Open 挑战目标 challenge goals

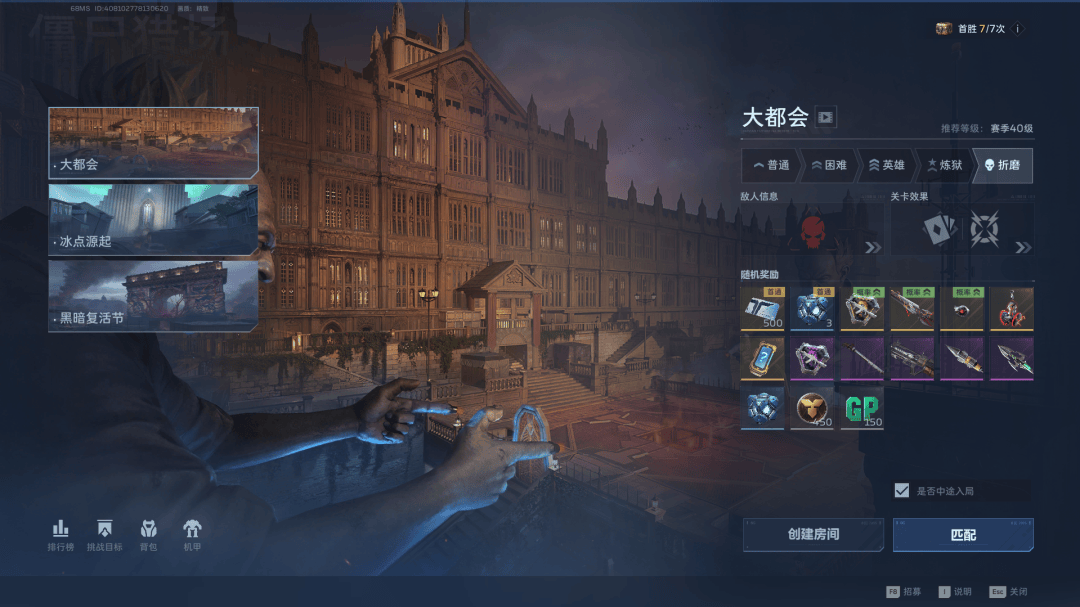pos(105,535)
